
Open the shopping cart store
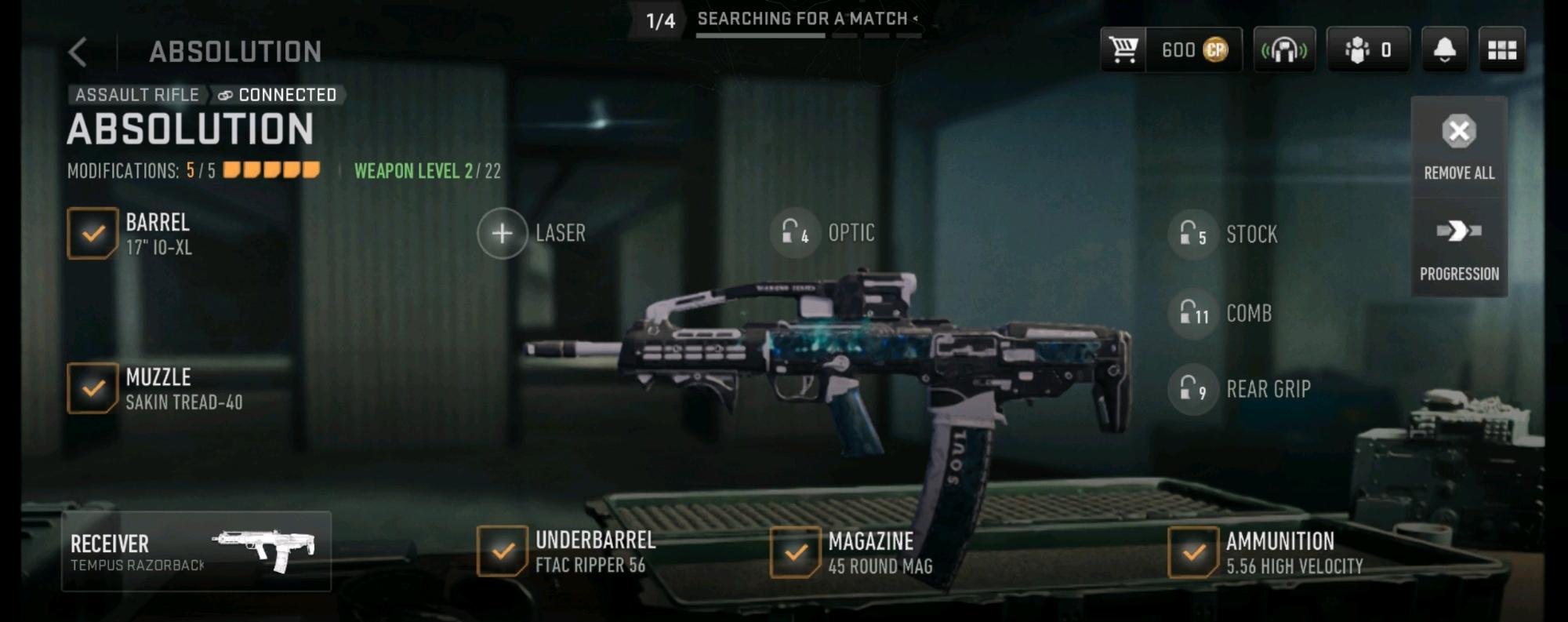coord(1123,50)
